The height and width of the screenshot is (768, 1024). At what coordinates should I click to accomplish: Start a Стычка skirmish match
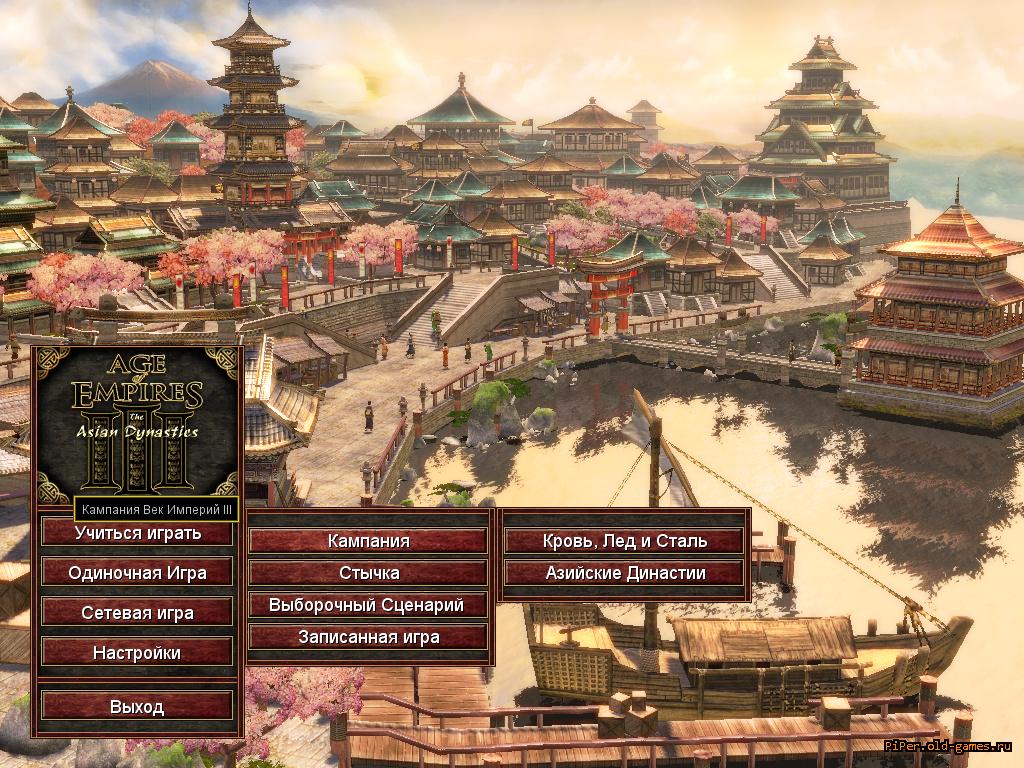(368, 573)
